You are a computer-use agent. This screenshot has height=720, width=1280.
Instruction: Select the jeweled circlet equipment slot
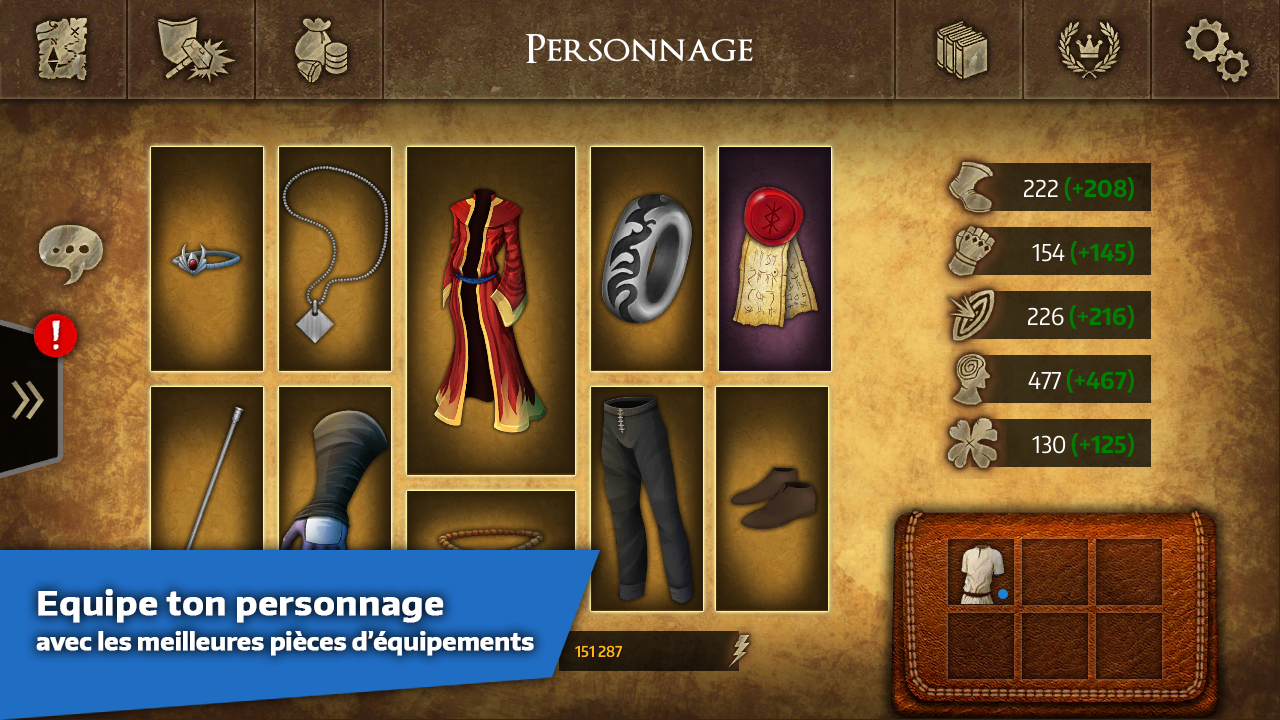[207, 259]
